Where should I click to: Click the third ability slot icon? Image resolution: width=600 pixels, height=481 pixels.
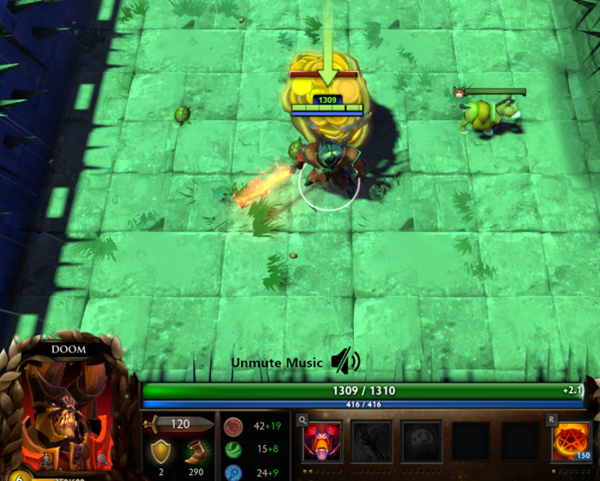(x=421, y=441)
